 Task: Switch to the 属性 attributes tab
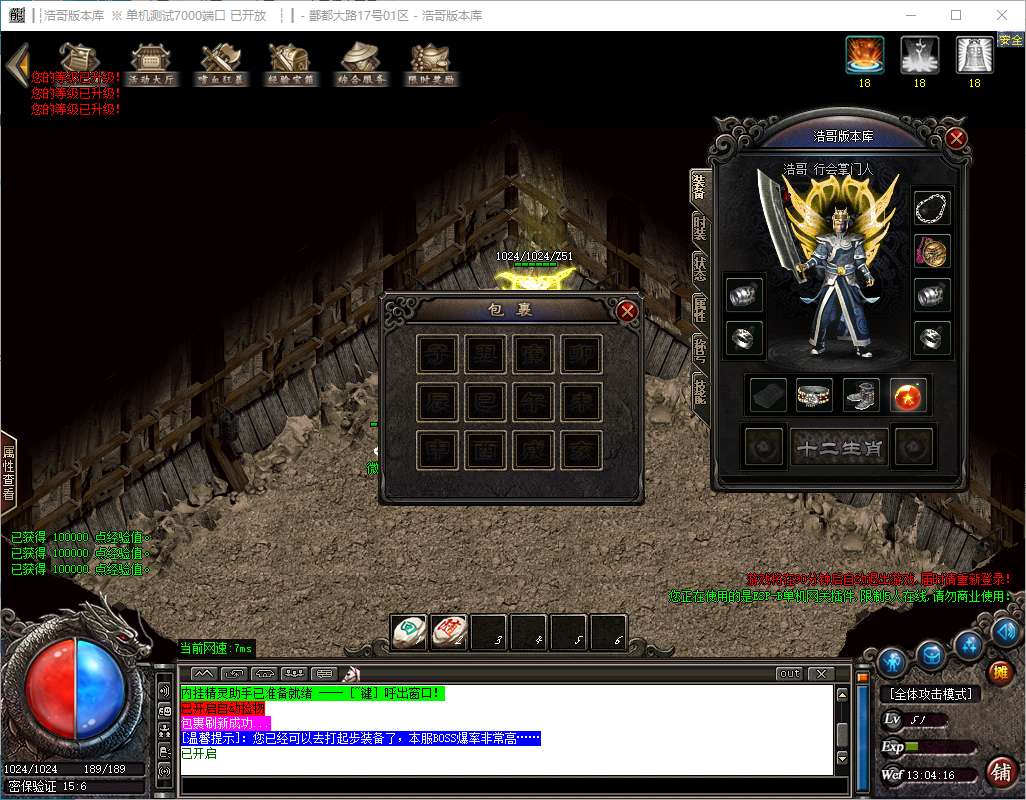(x=700, y=308)
